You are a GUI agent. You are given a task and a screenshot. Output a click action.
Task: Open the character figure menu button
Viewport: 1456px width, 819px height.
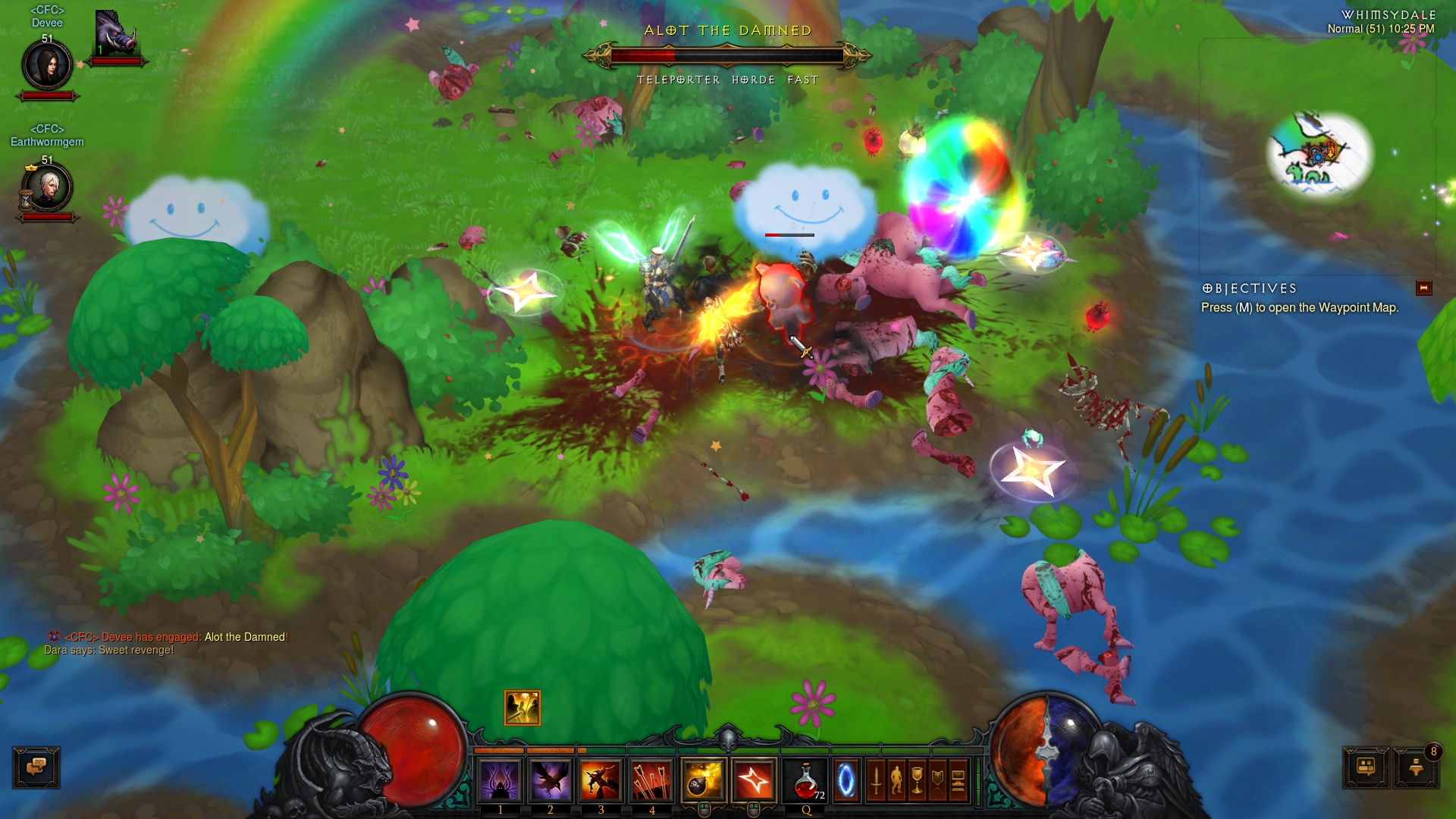[x=896, y=780]
